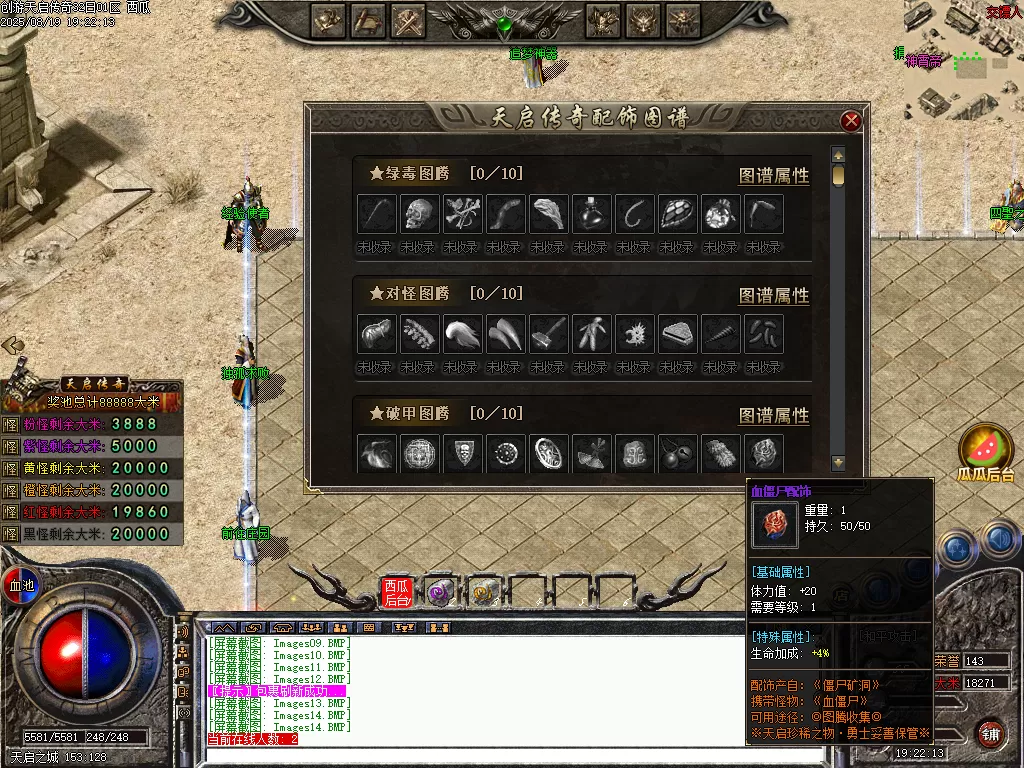Click the green gem at top center
Viewport: 1024px width, 768px height.
(506, 23)
